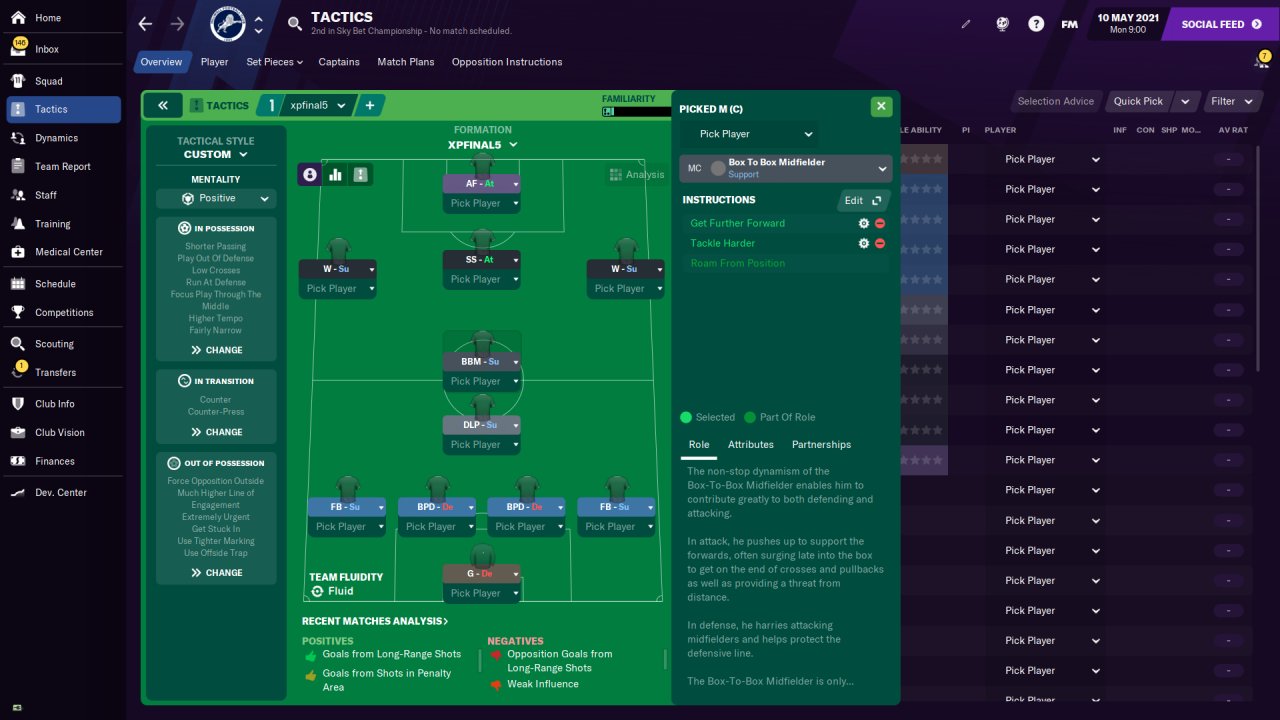Open the Opposition Instructions tab

506,62
